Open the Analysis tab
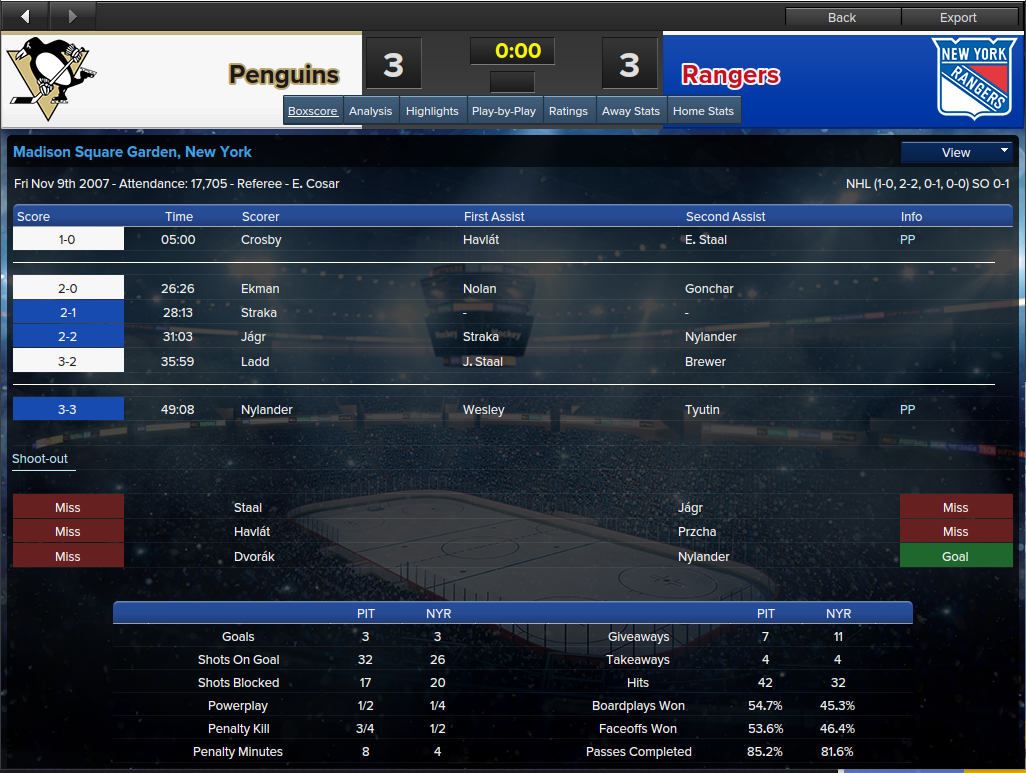The image size is (1026, 773). pos(370,111)
